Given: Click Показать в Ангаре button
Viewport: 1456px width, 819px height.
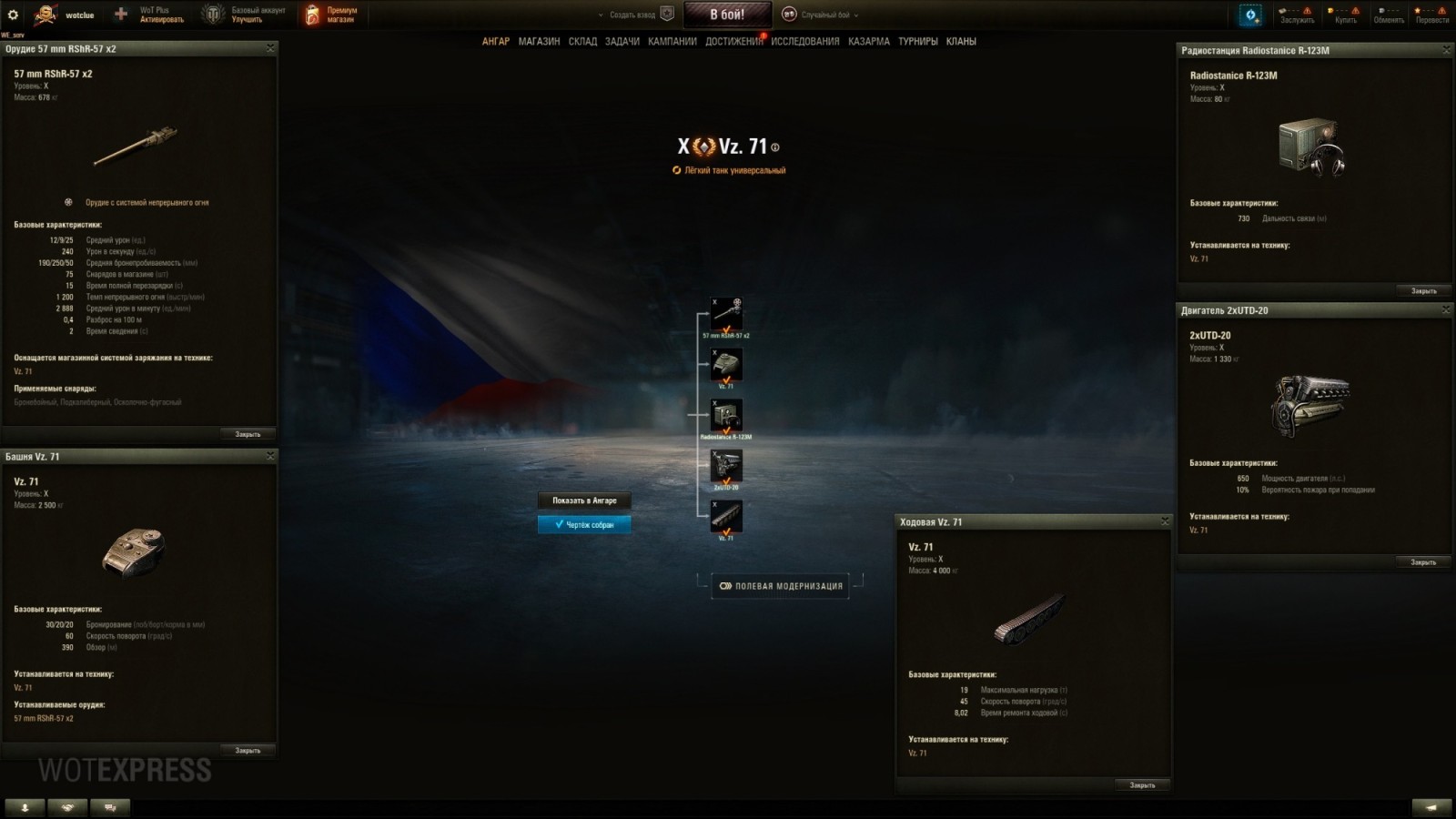Looking at the screenshot, I should 583,500.
